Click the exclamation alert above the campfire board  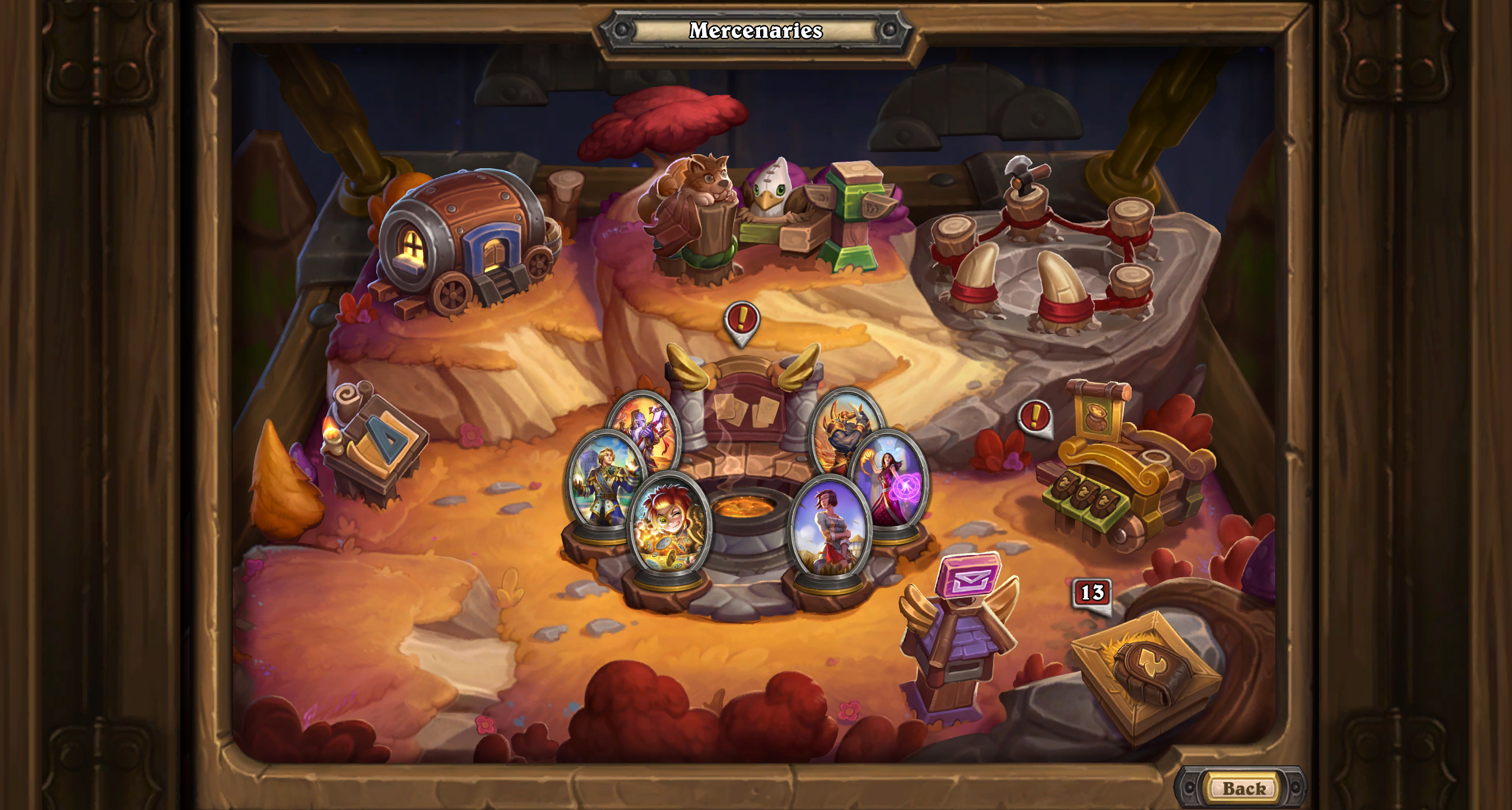tap(742, 321)
